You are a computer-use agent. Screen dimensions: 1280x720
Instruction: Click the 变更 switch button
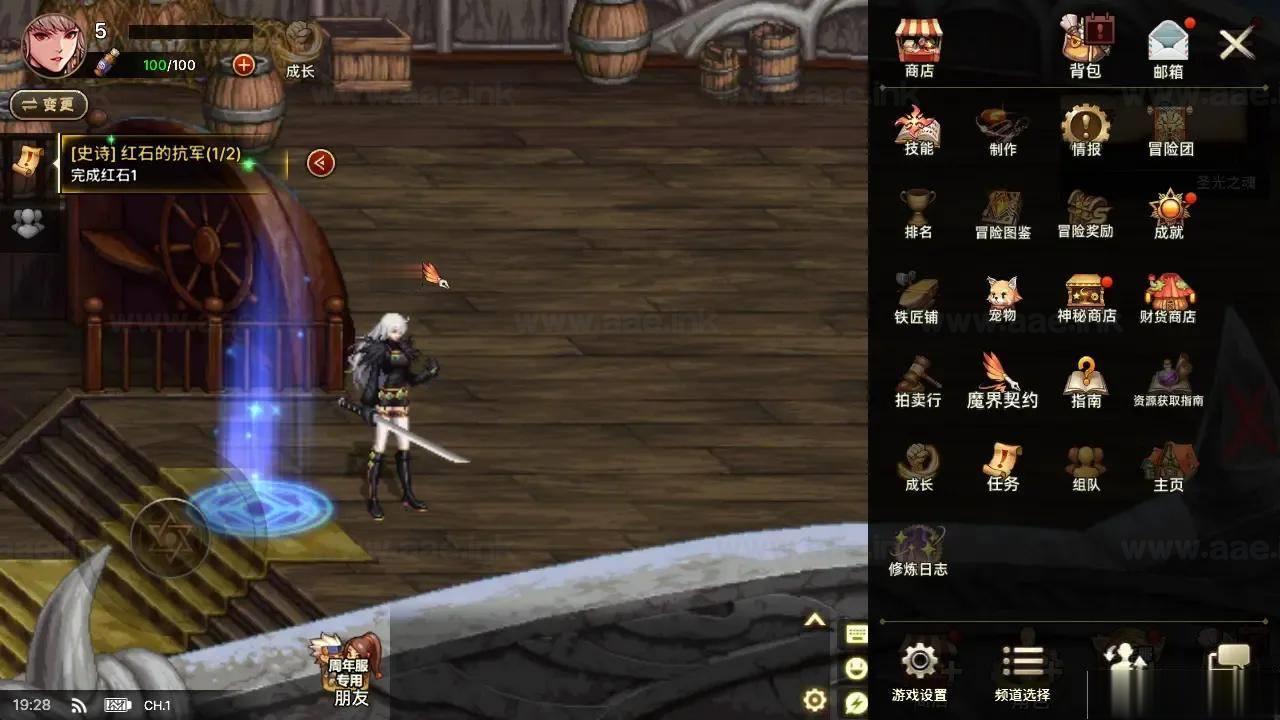coord(48,104)
